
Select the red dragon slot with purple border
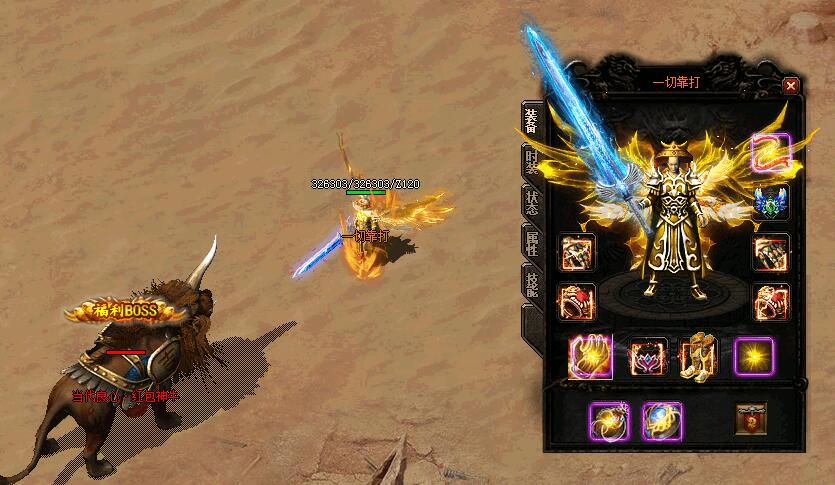point(771,152)
